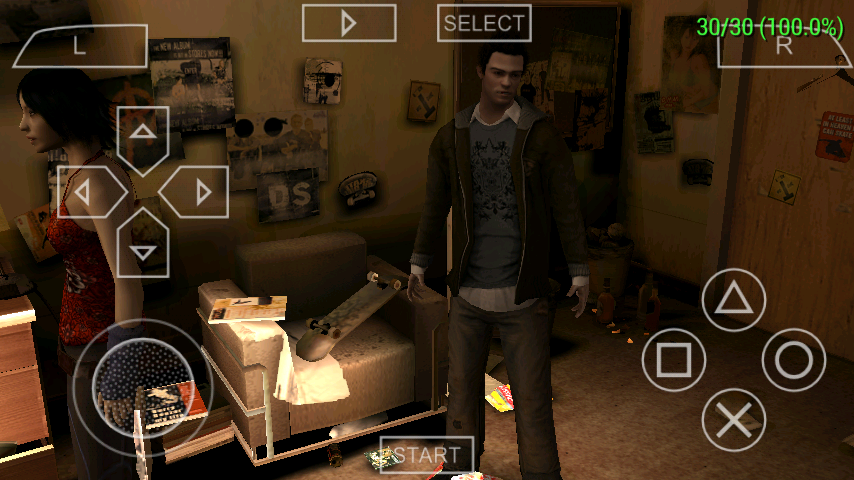The image size is (854, 480).
Task: Tap the R shoulder button
Action: click(x=784, y=46)
